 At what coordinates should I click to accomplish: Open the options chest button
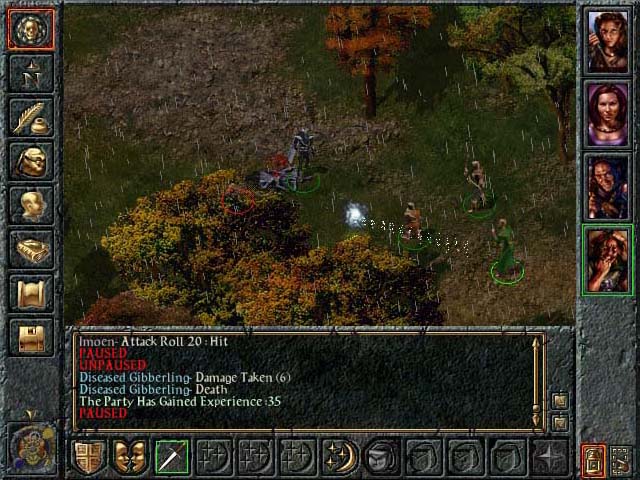(31, 337)
